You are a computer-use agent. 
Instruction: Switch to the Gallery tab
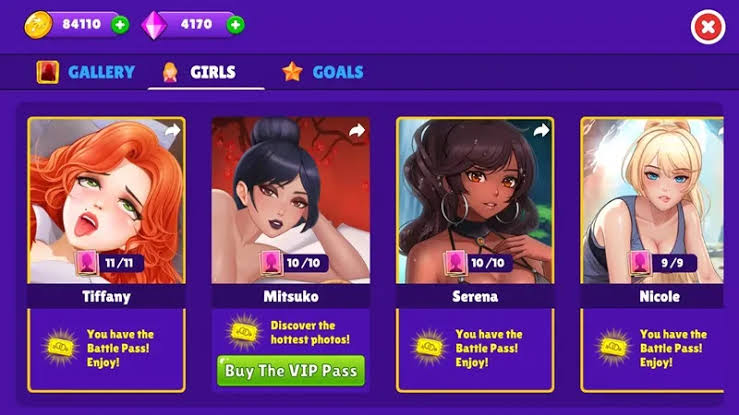tap(86, 72)
